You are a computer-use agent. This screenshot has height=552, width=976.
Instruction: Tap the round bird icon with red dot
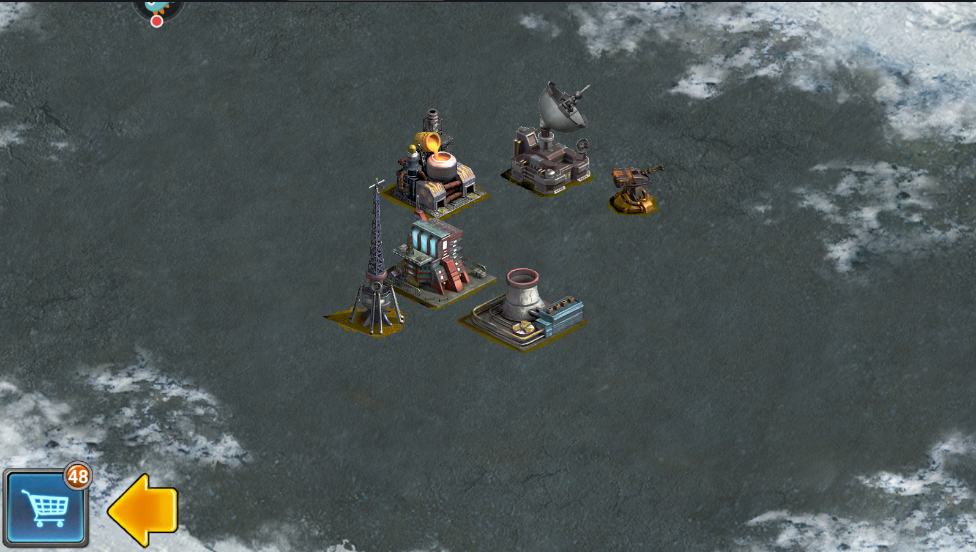coord(157,8)
